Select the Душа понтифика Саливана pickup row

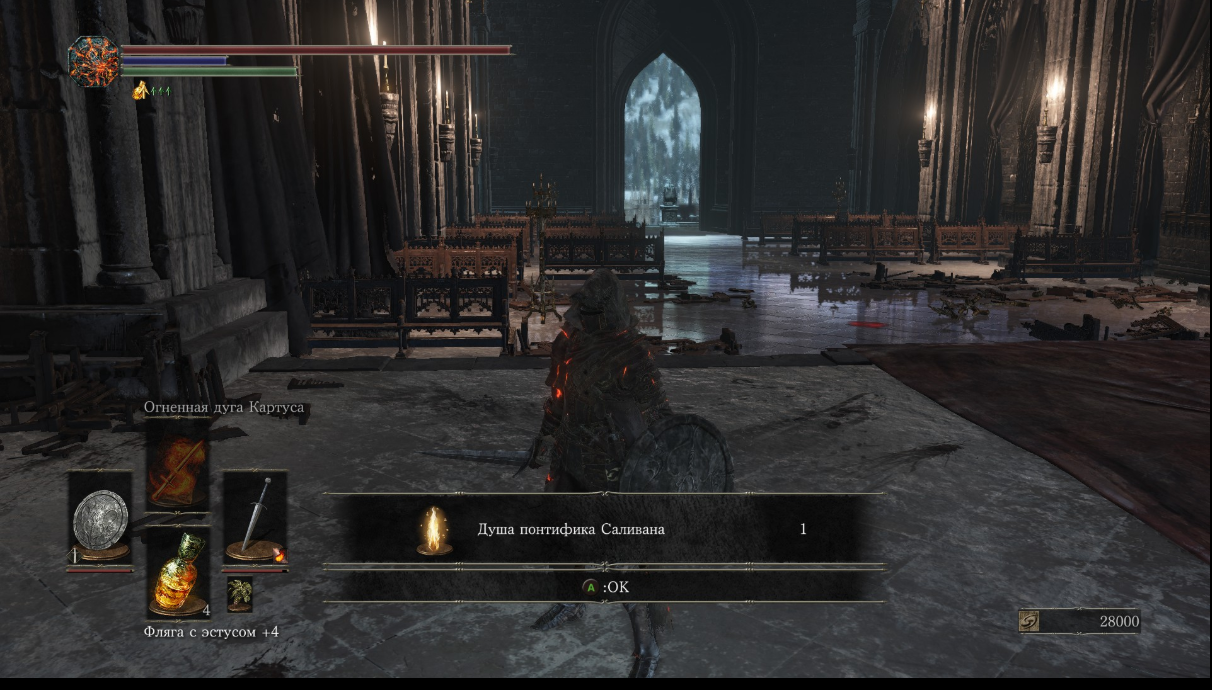tap(603, 530)
